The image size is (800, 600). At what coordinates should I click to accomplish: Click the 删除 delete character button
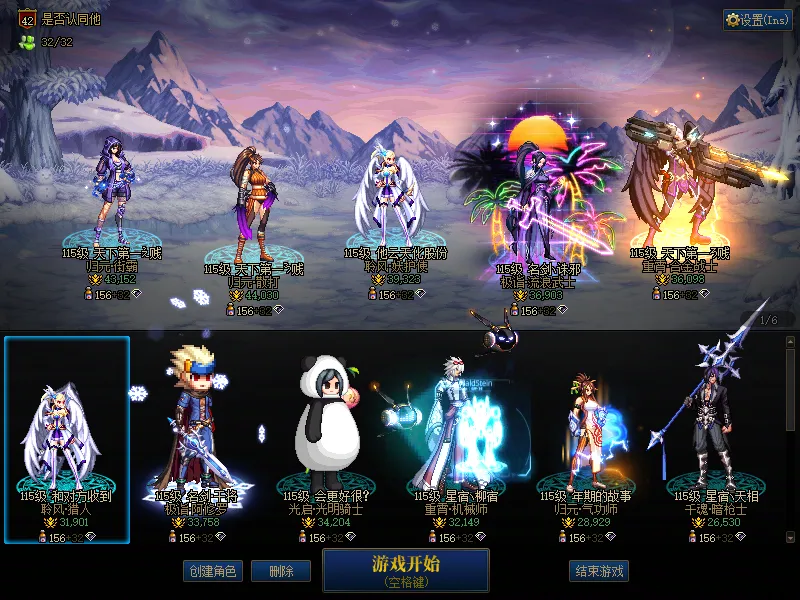(x=280, y=571)
